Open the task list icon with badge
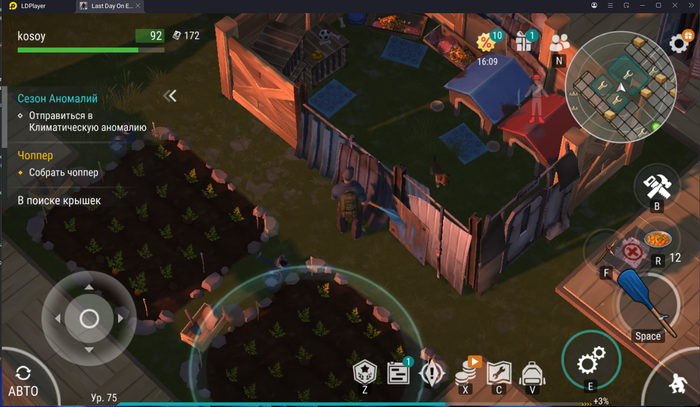Viewport: 700px width, 407px height. click(x=399, y=373)
